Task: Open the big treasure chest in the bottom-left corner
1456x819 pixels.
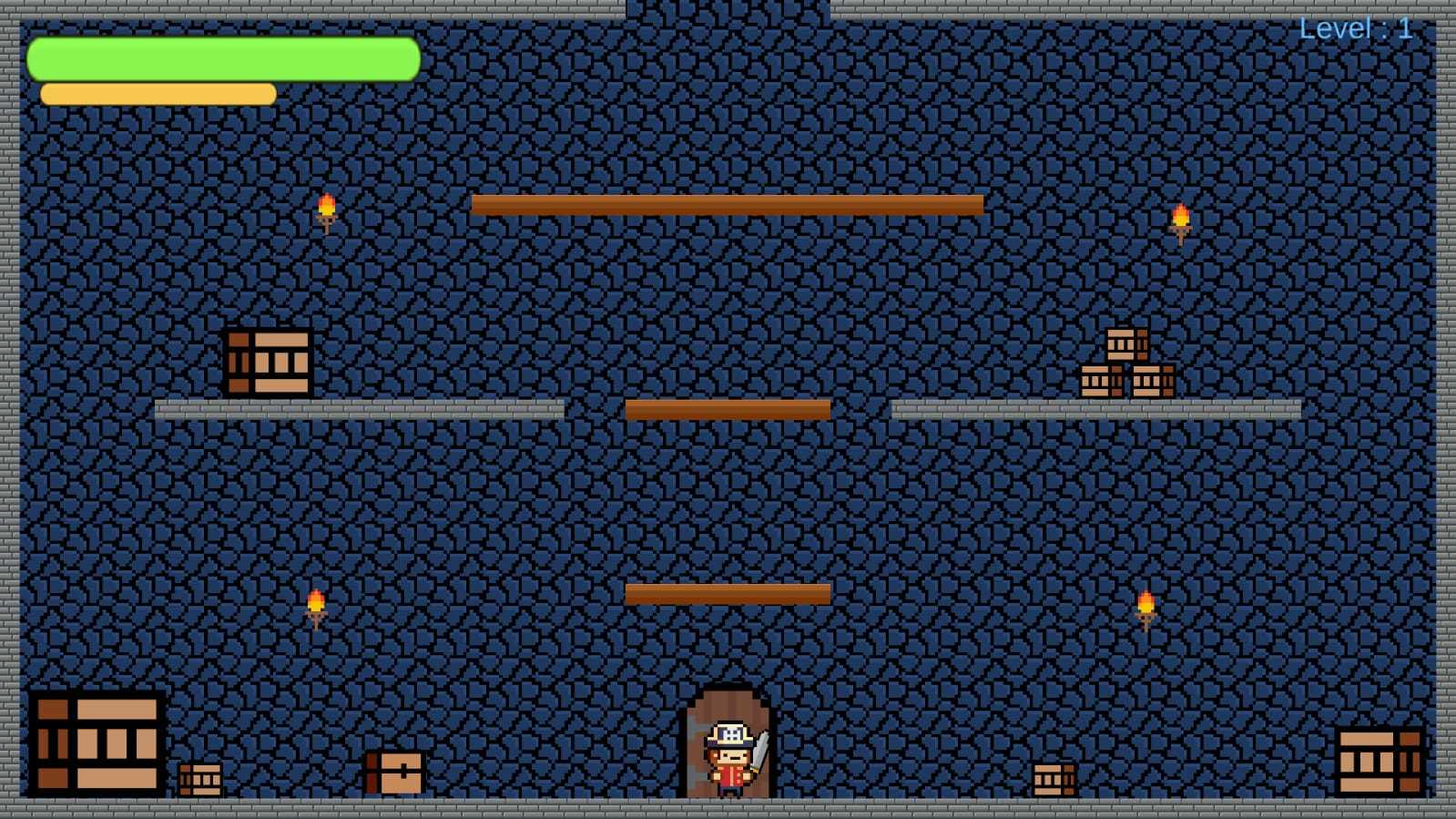Action: tap(94, 742)
